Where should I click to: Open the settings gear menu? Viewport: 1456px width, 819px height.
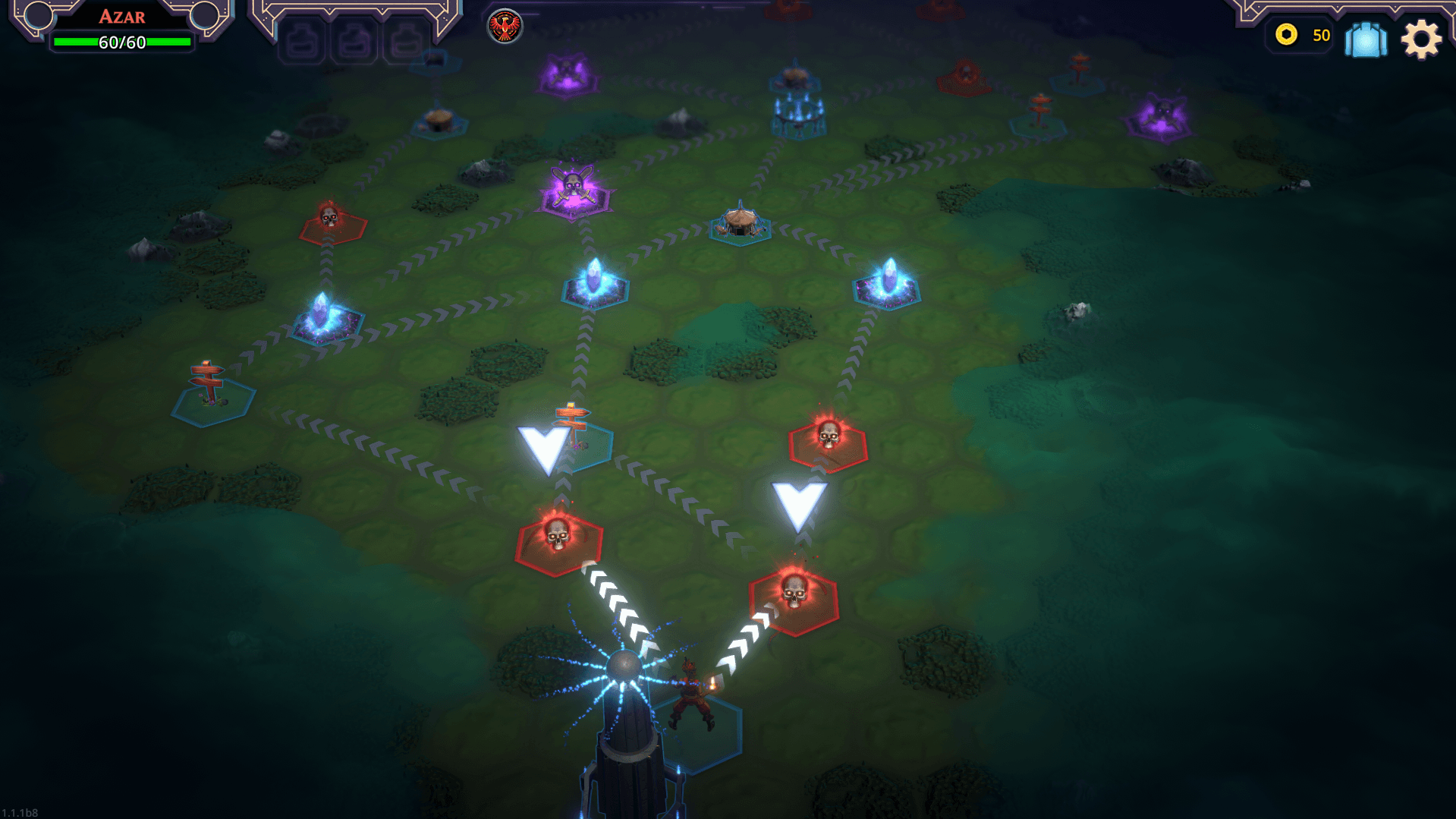[1420, 38]
